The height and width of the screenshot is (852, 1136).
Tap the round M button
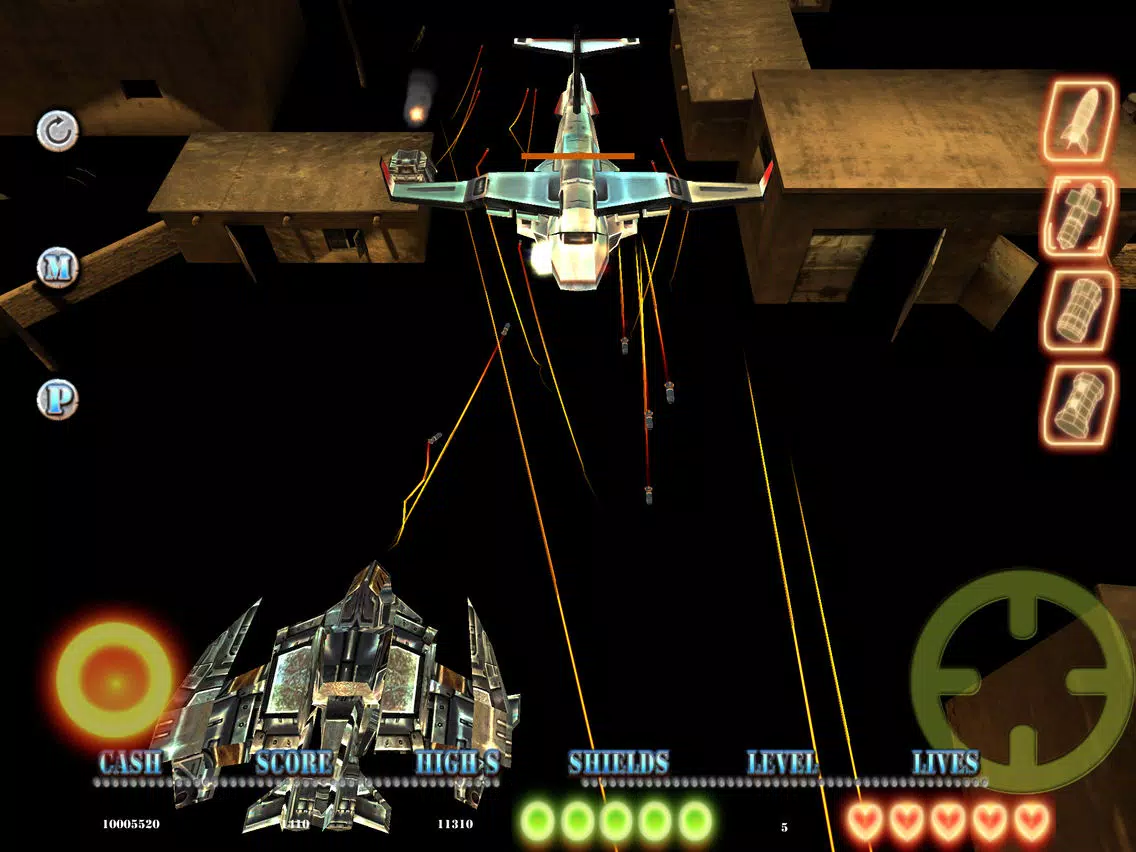tap(57, 267)
